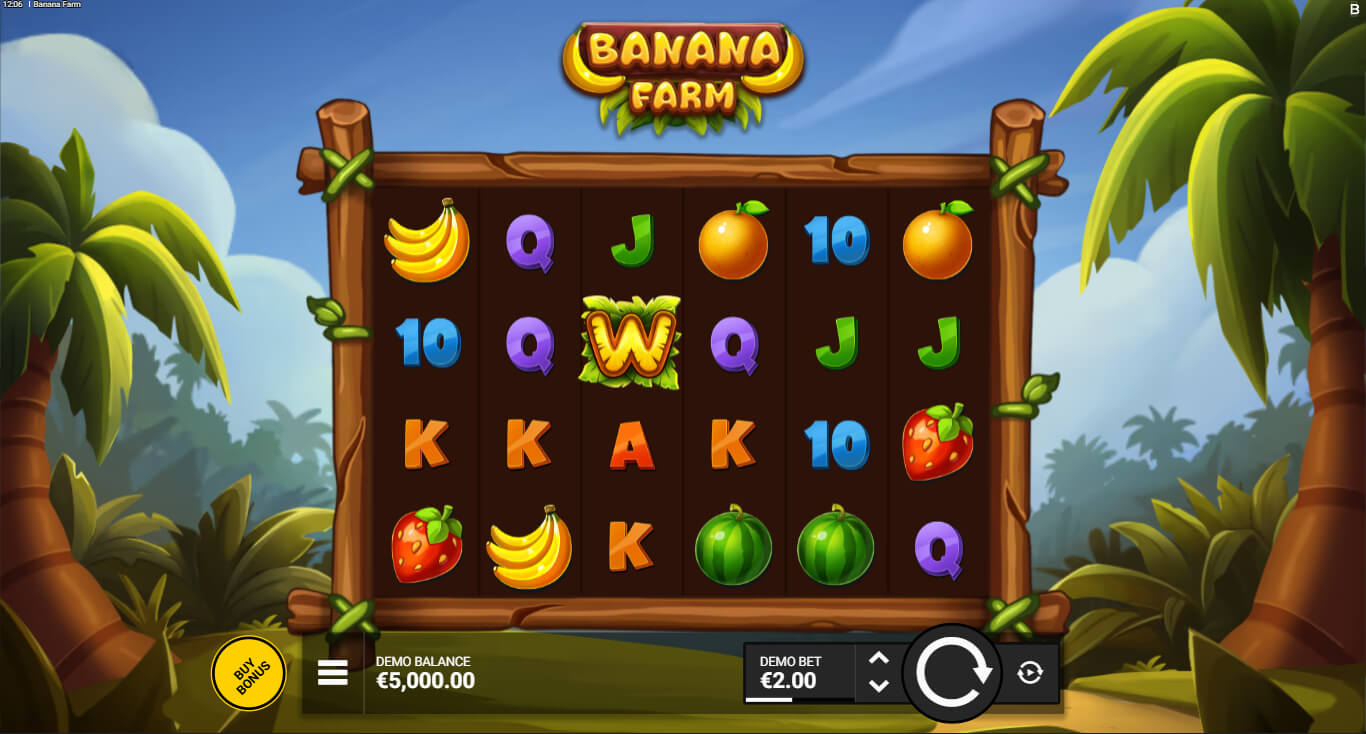This screenshot has width=1366, height=734.
Task: Click the clock showing 12:06
Action: pos(14,5)
